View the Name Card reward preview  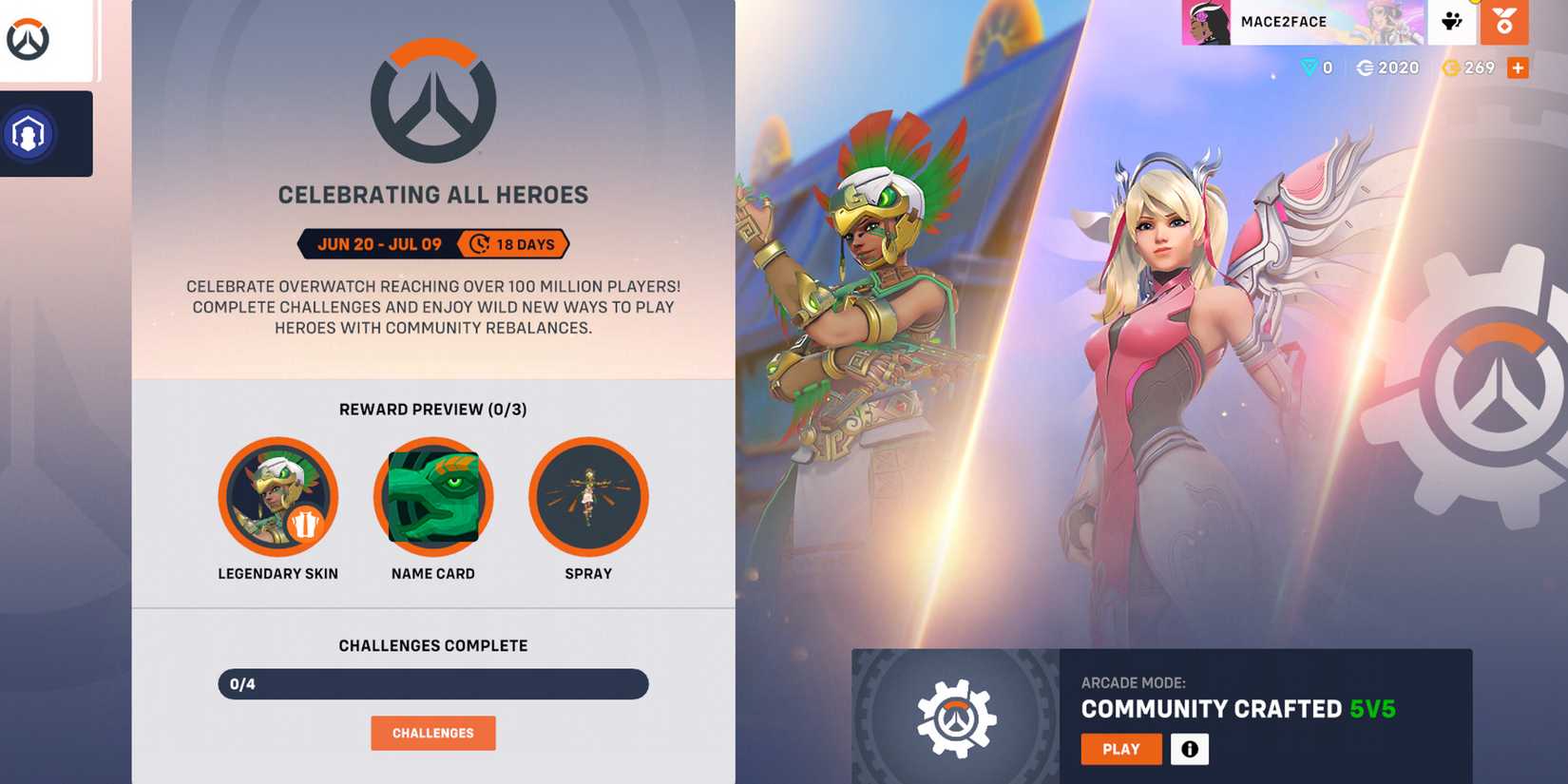click(433, 496)
